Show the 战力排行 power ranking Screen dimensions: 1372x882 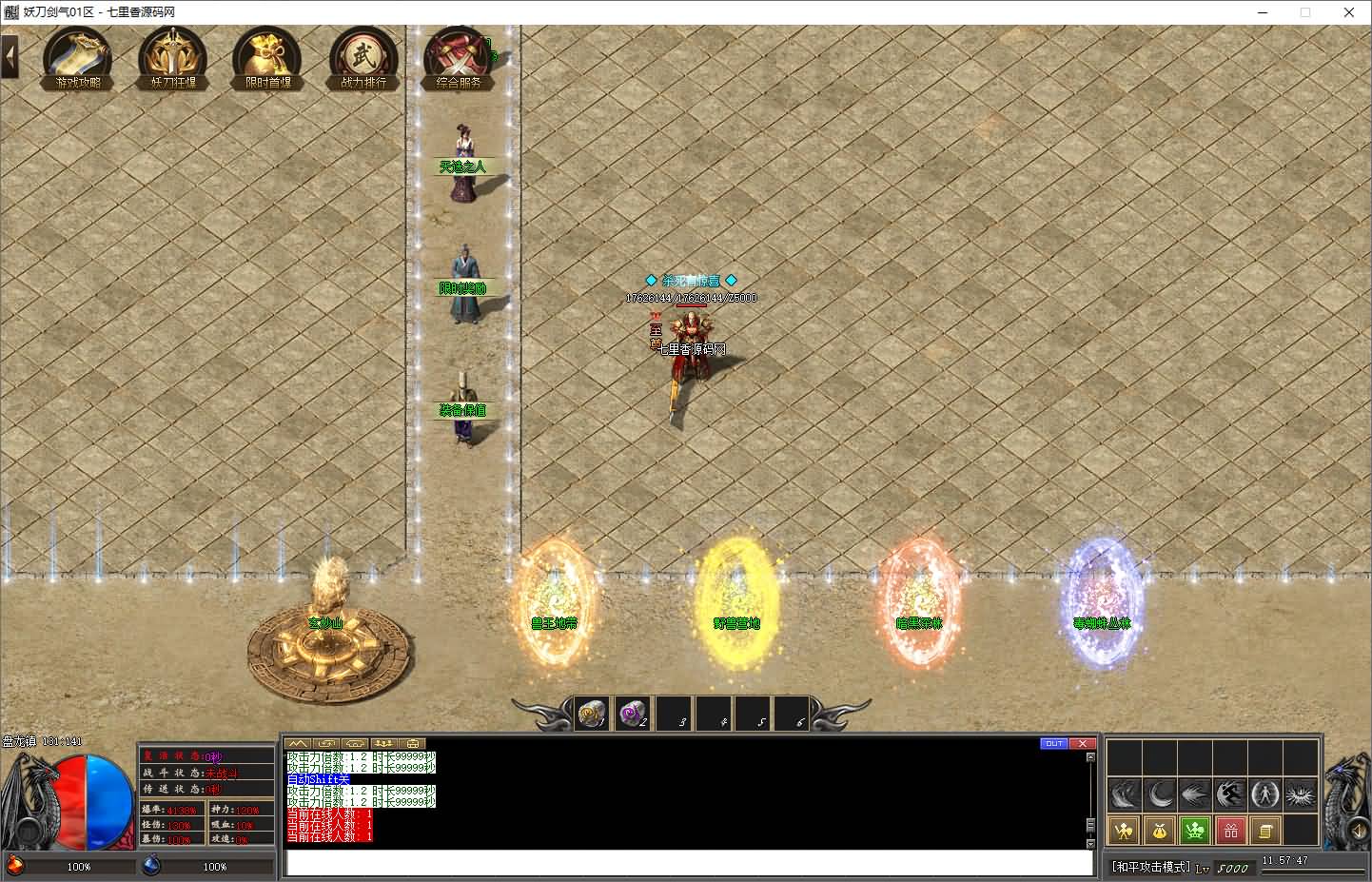363,58
